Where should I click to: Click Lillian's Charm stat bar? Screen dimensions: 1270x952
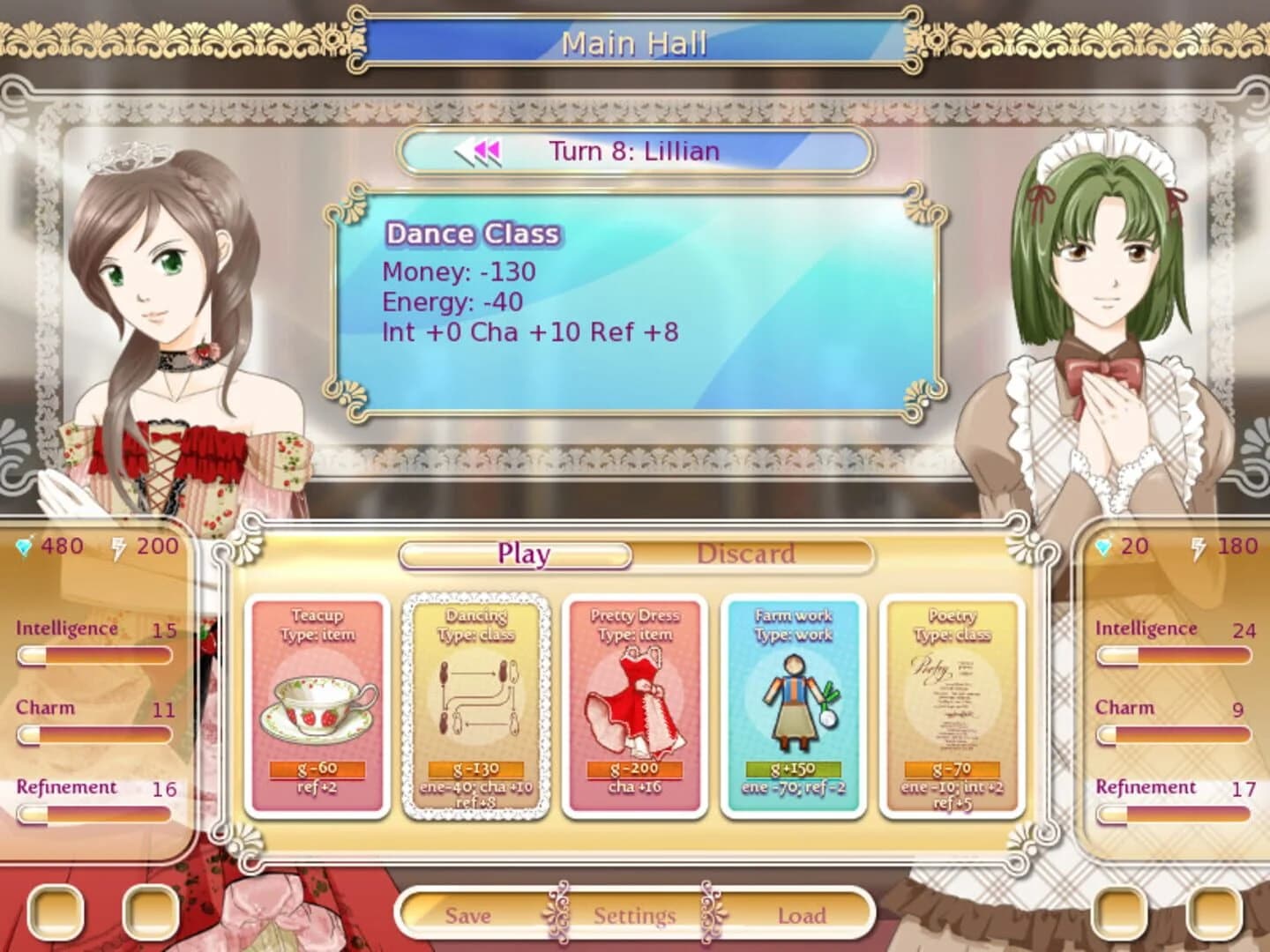(93, 734)
